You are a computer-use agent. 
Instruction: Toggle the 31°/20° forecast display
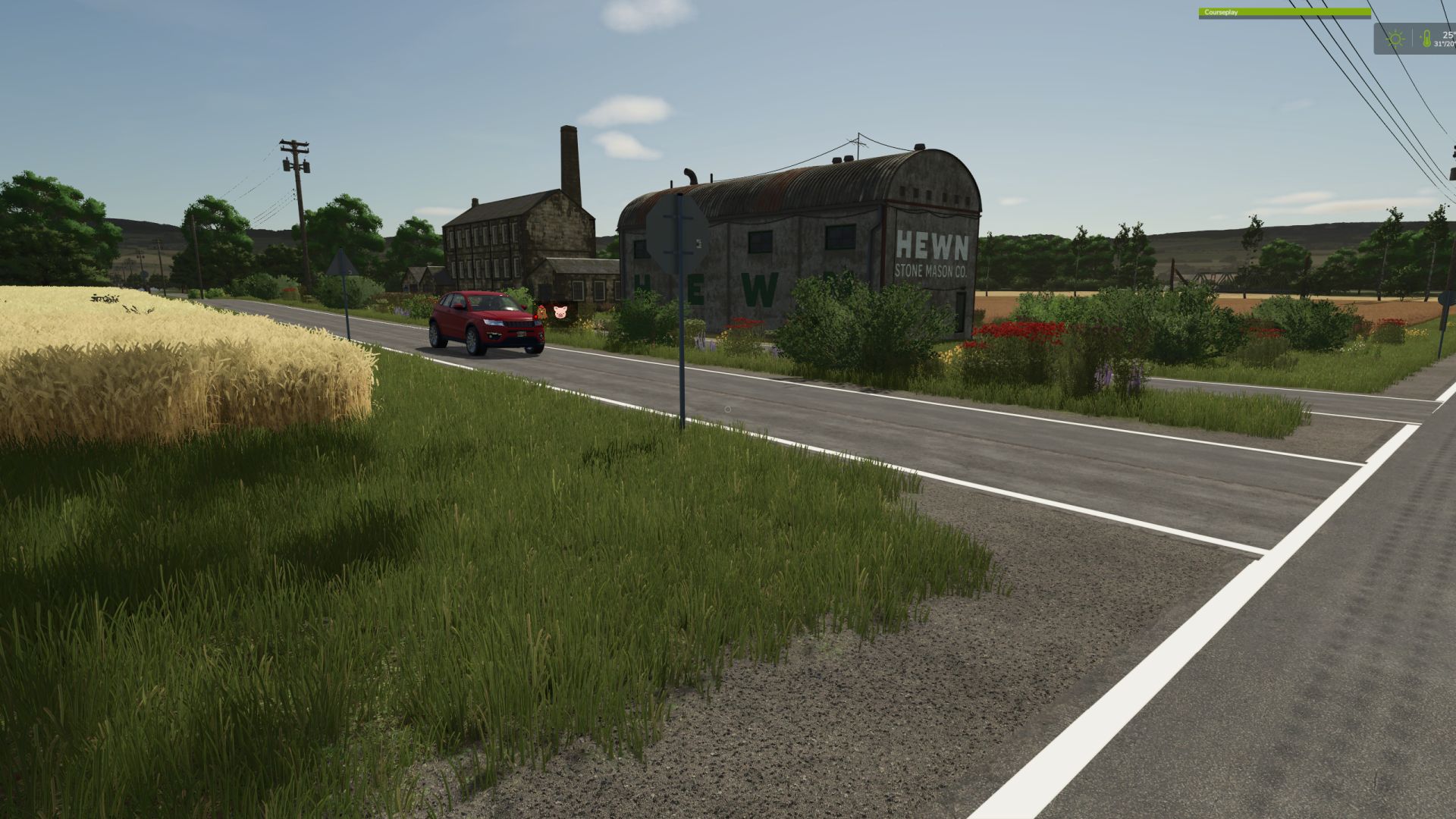point(1443,43)
